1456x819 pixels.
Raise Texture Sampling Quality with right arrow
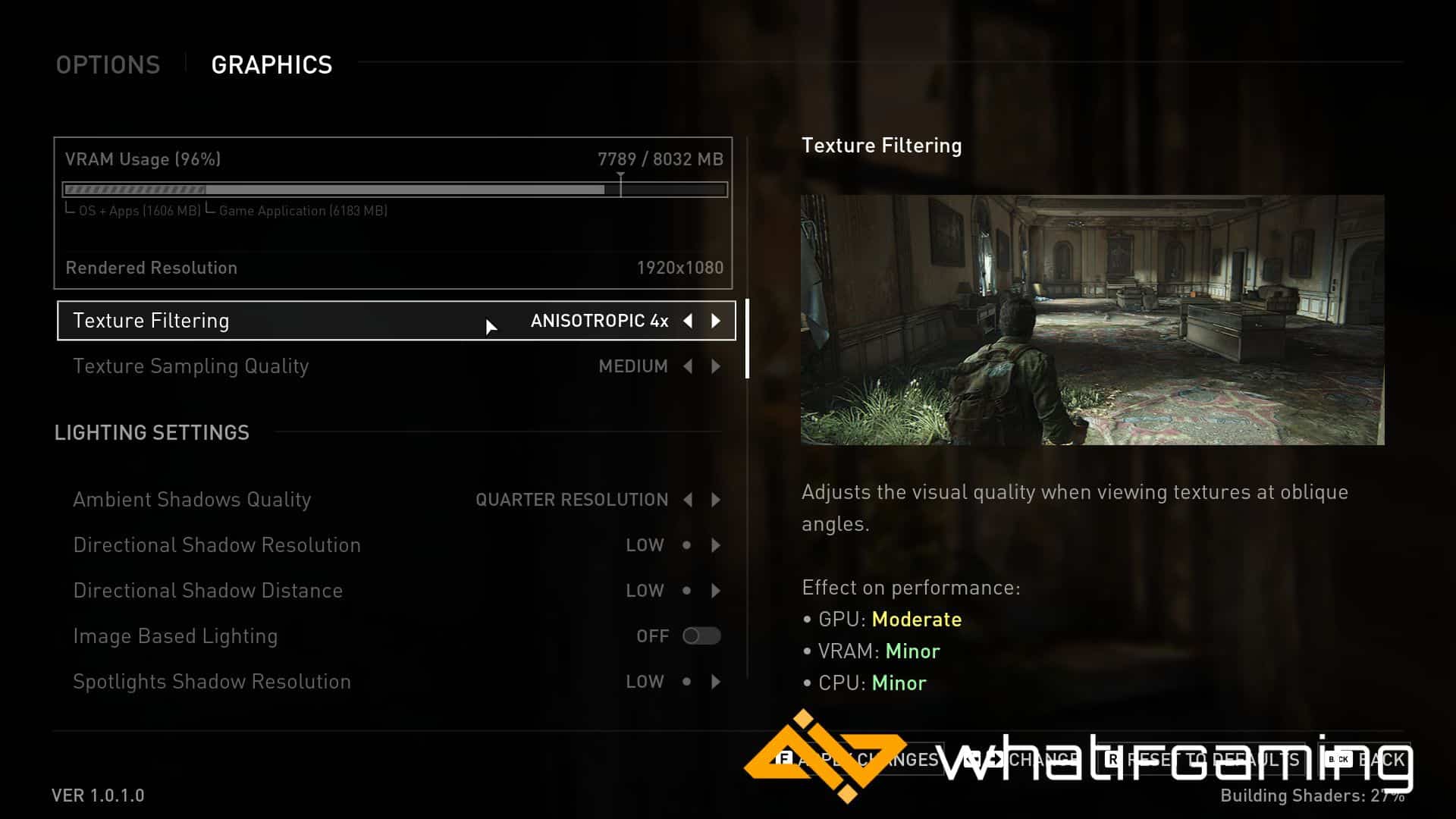716,366
